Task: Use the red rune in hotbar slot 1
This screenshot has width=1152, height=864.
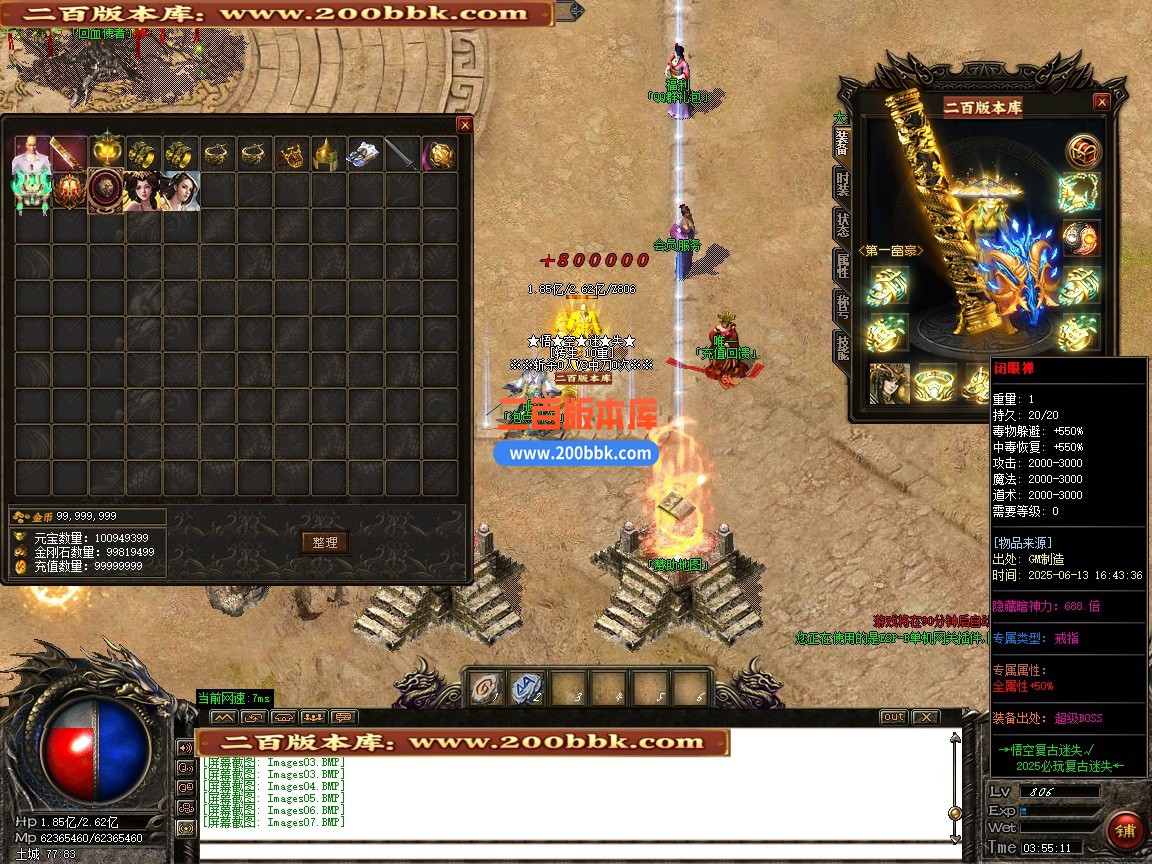Action: (x=486, y=688)
